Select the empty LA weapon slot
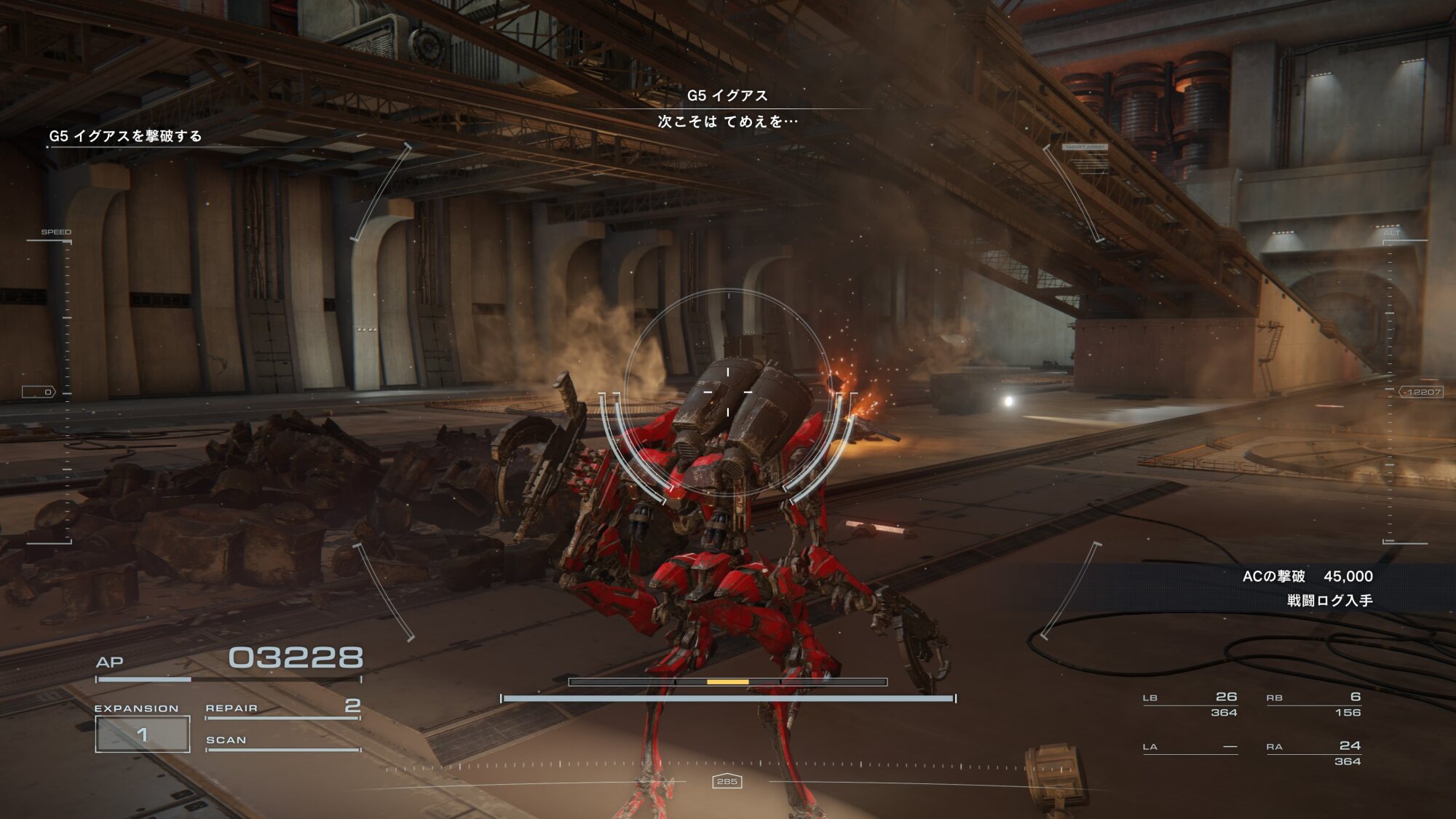This screenshot has width=1456, height=819. pos(1190,748)
